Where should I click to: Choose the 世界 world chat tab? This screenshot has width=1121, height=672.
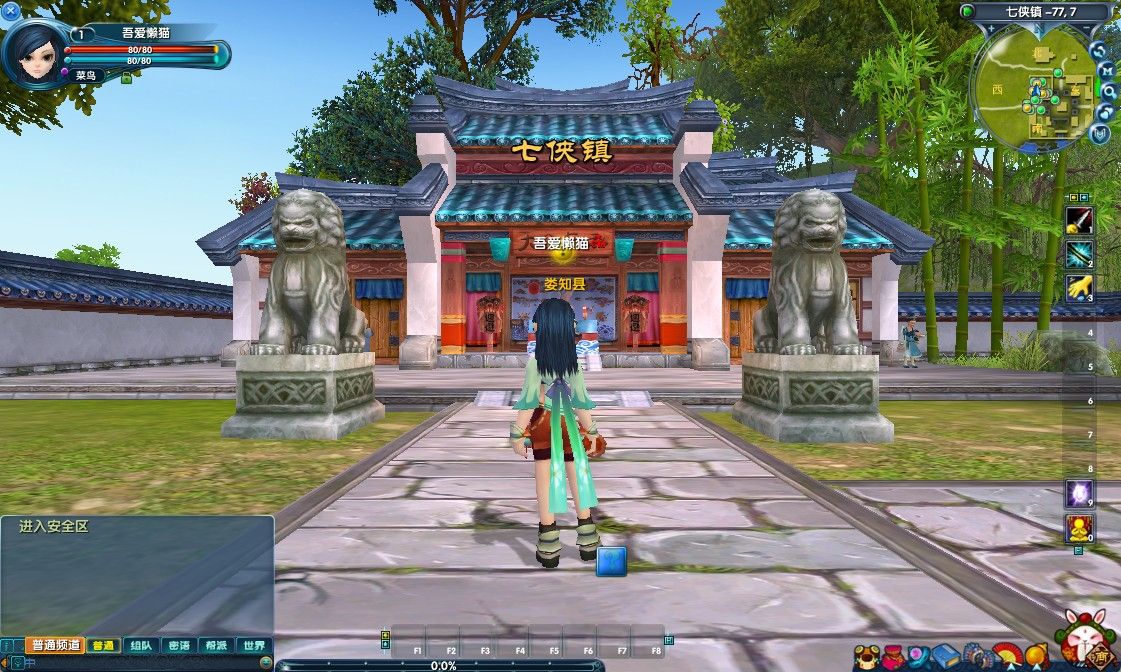254,645
